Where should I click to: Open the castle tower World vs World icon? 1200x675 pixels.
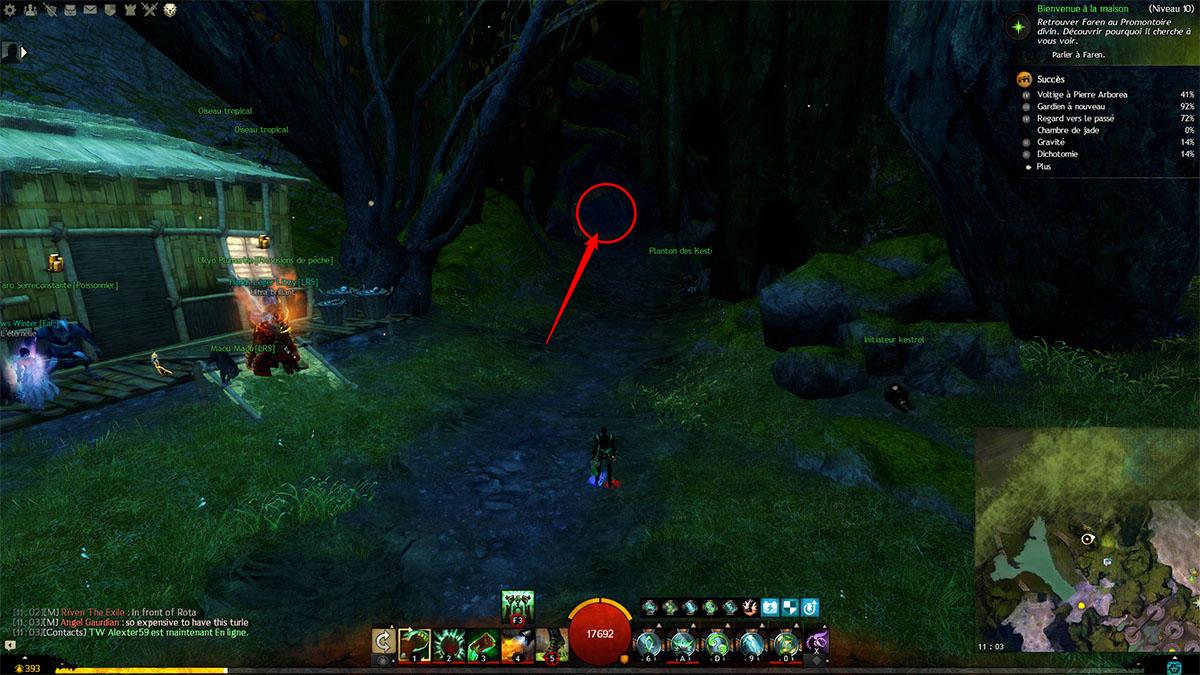[x=130, y=10]
